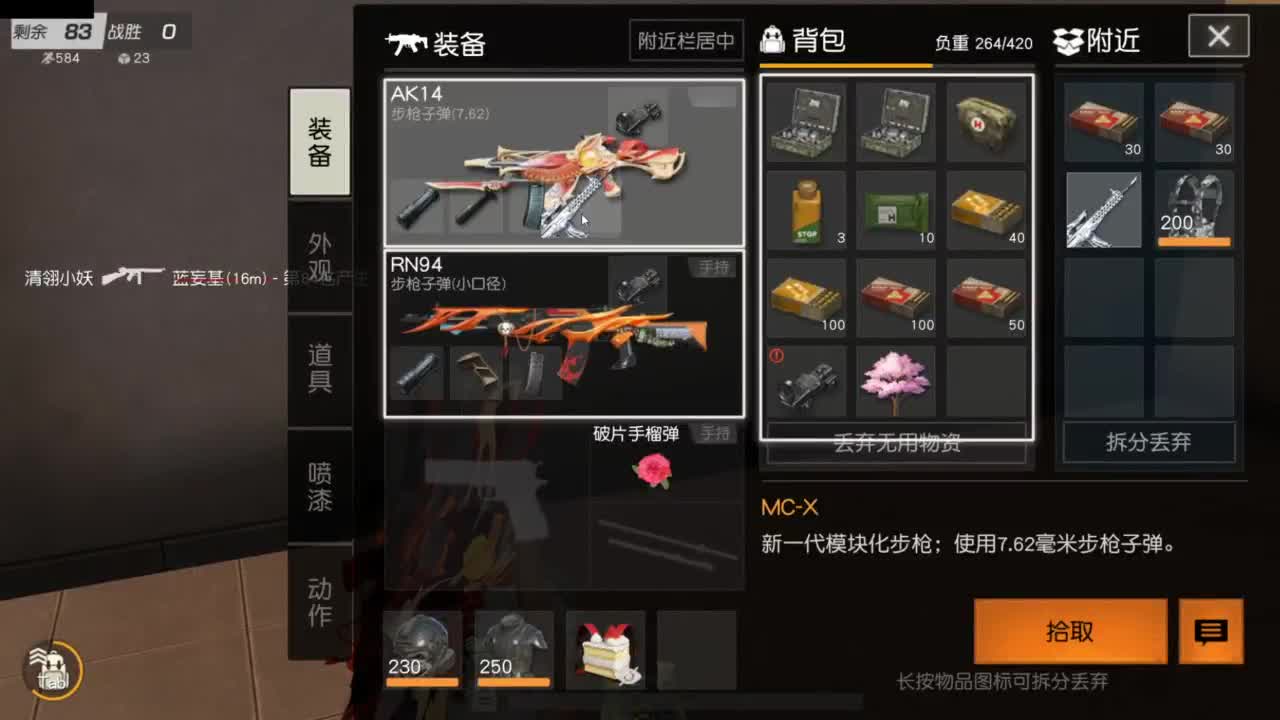Select the 7.62mm ammo box showing 40

pyautogui.click(x=987, y=210)
